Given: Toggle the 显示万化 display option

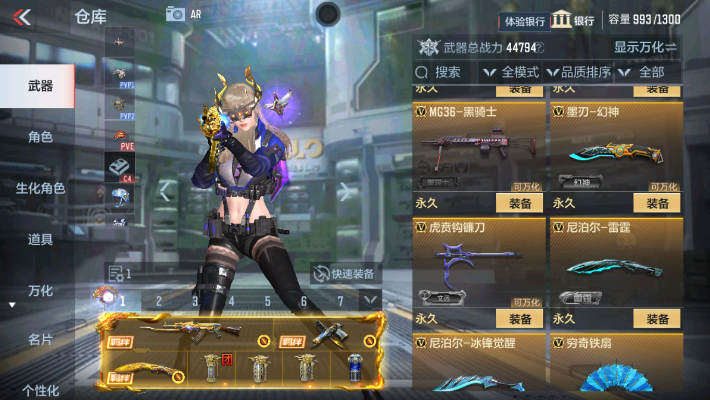Looking at the screenshot, I should click(x=645, y=47).
